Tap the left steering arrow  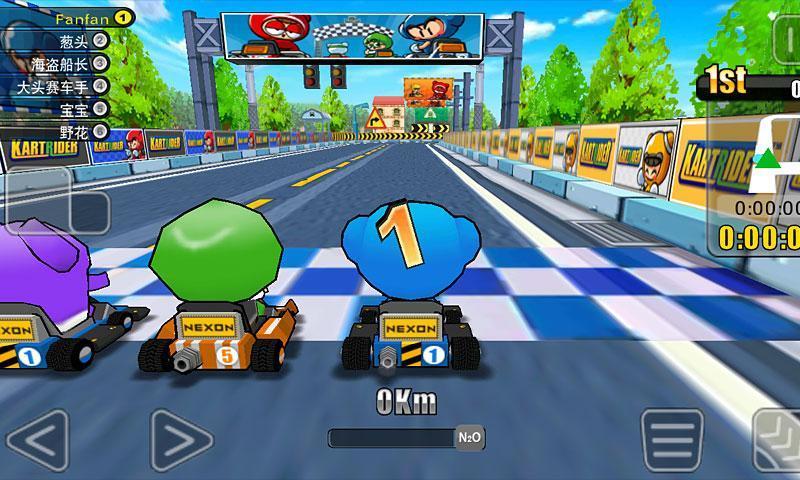(x=37, y=438)
